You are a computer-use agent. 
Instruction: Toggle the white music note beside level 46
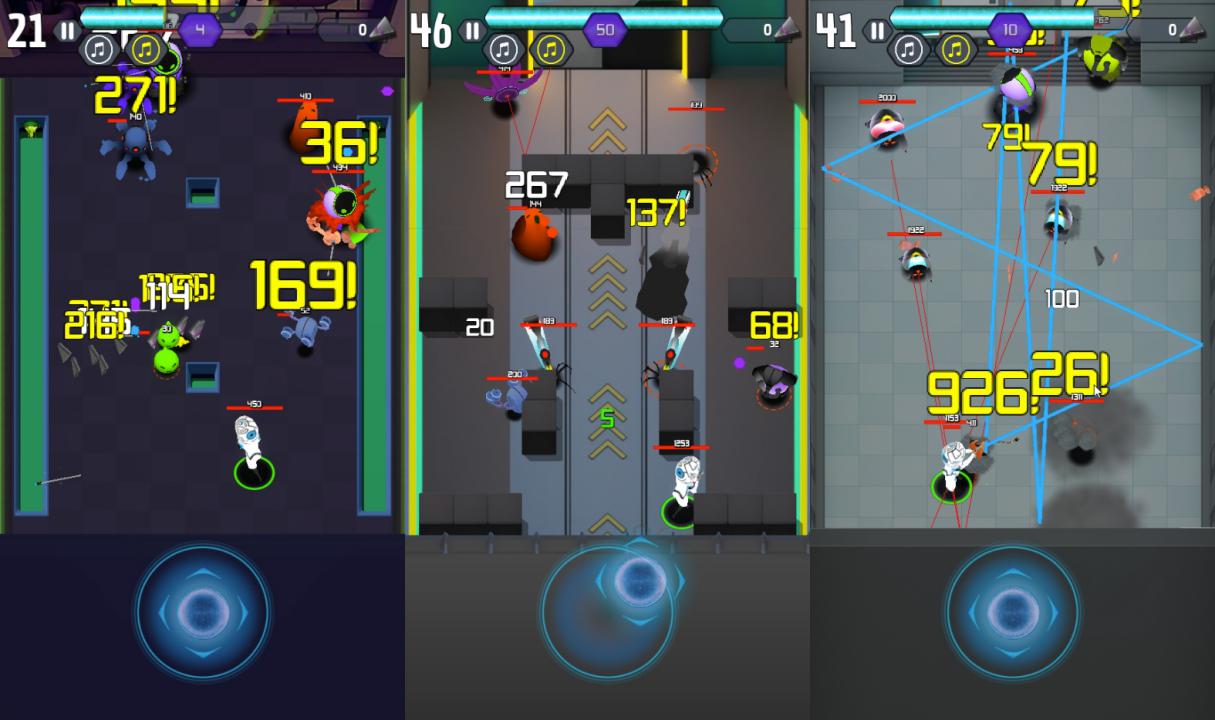point(503,49)
